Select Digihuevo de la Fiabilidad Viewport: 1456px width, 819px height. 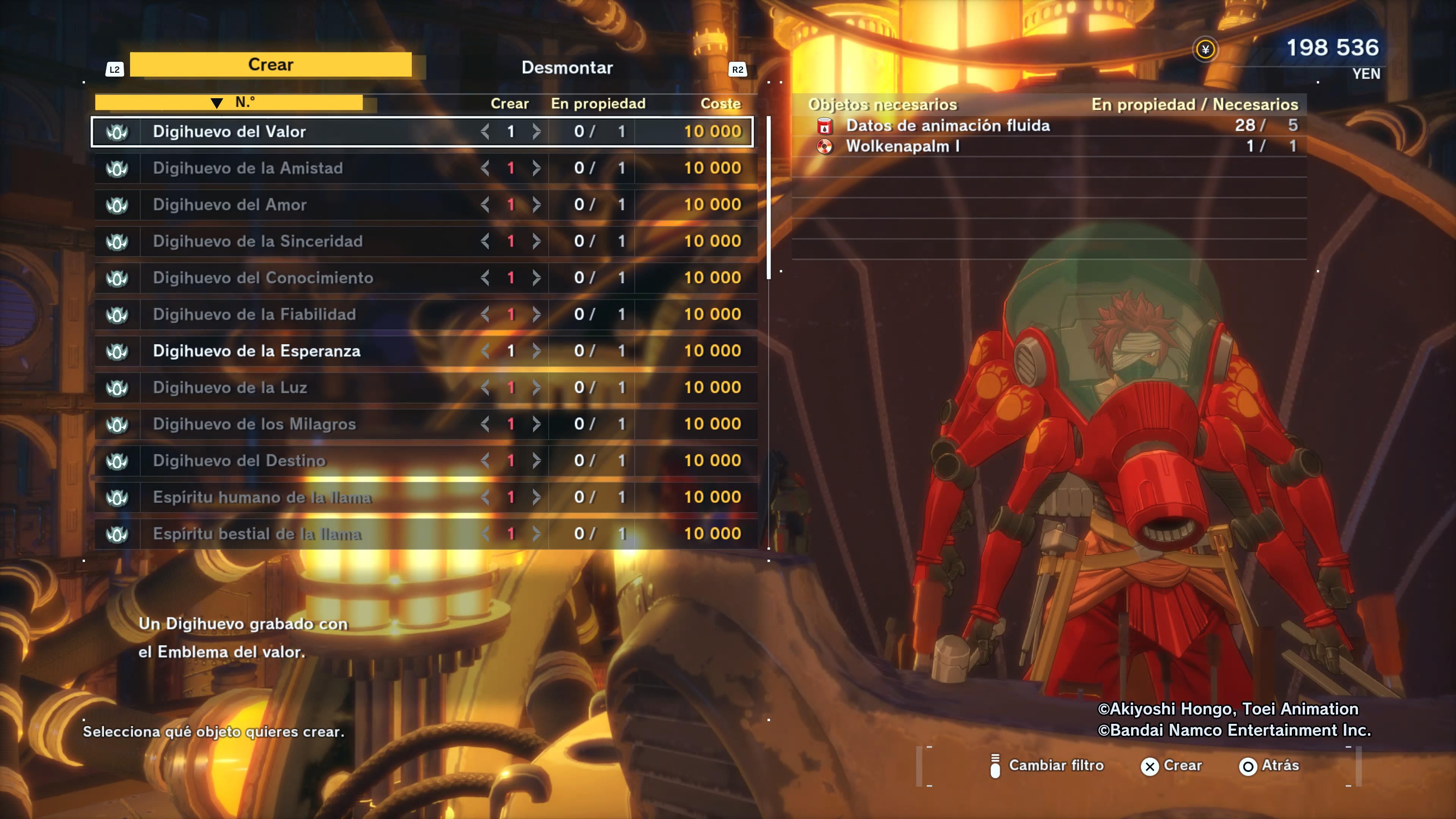(254, 314)
